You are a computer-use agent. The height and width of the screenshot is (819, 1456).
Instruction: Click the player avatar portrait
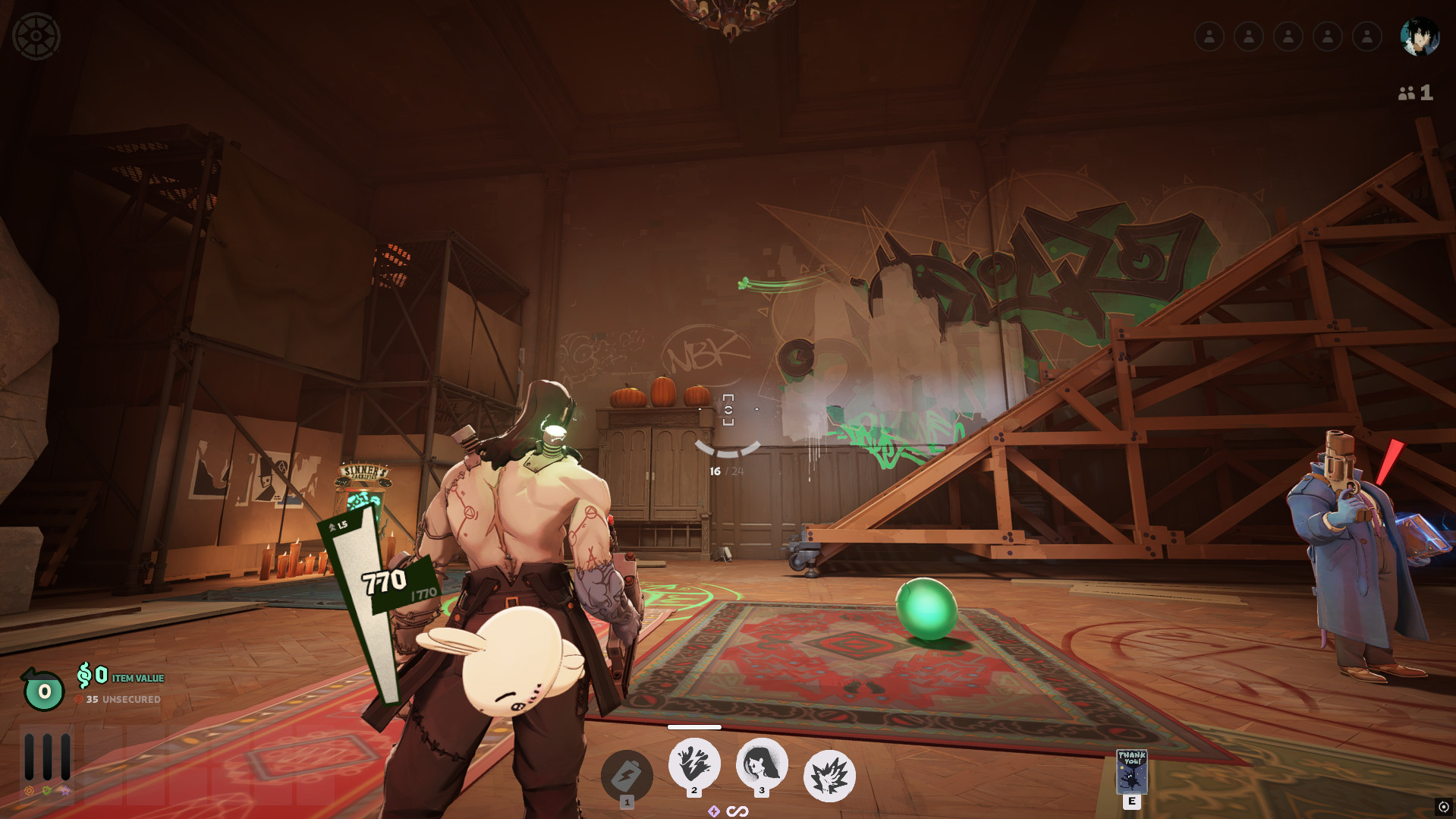point(1420,36)
